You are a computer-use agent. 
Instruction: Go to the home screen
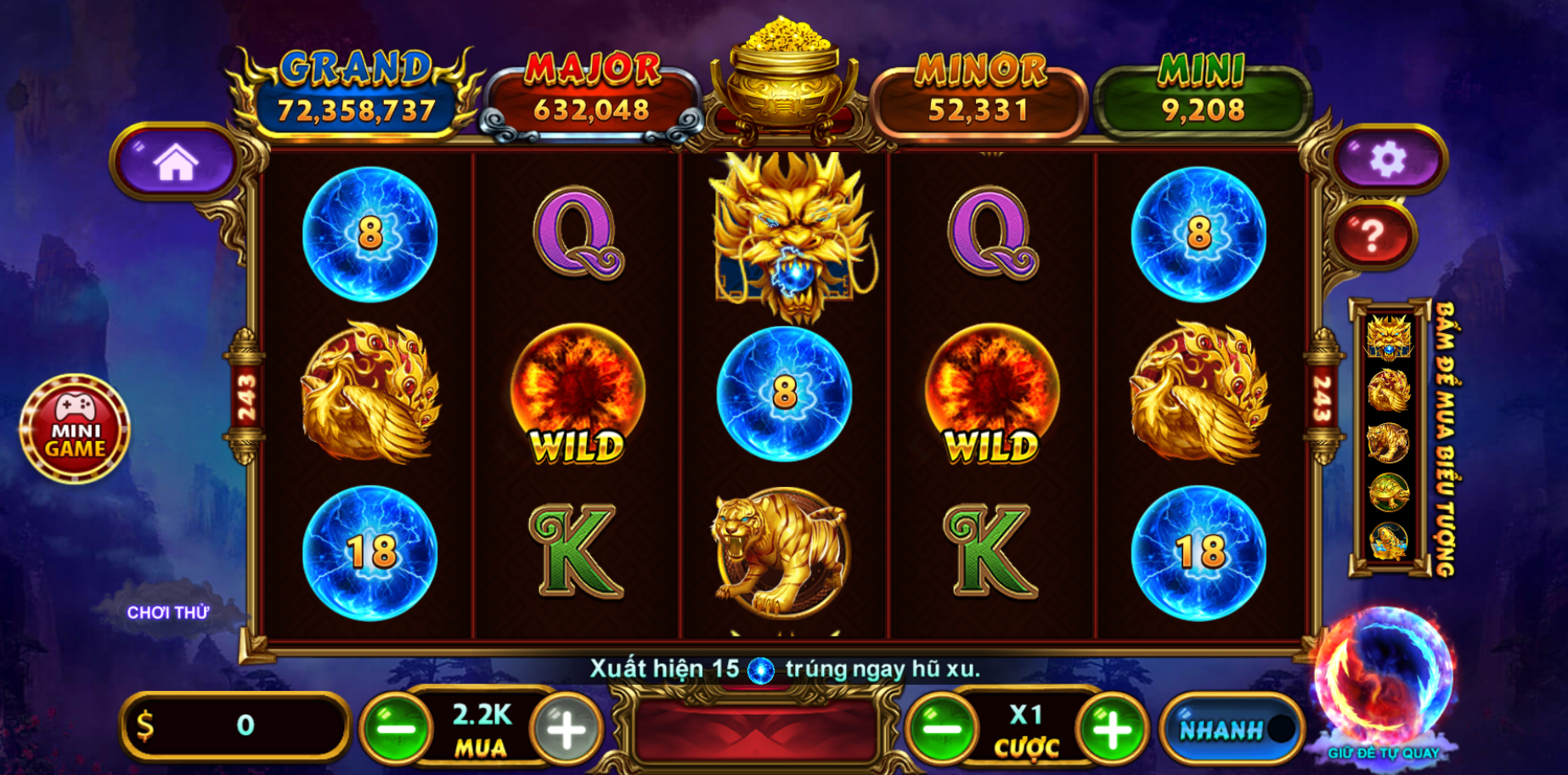[x=175, y=161]
